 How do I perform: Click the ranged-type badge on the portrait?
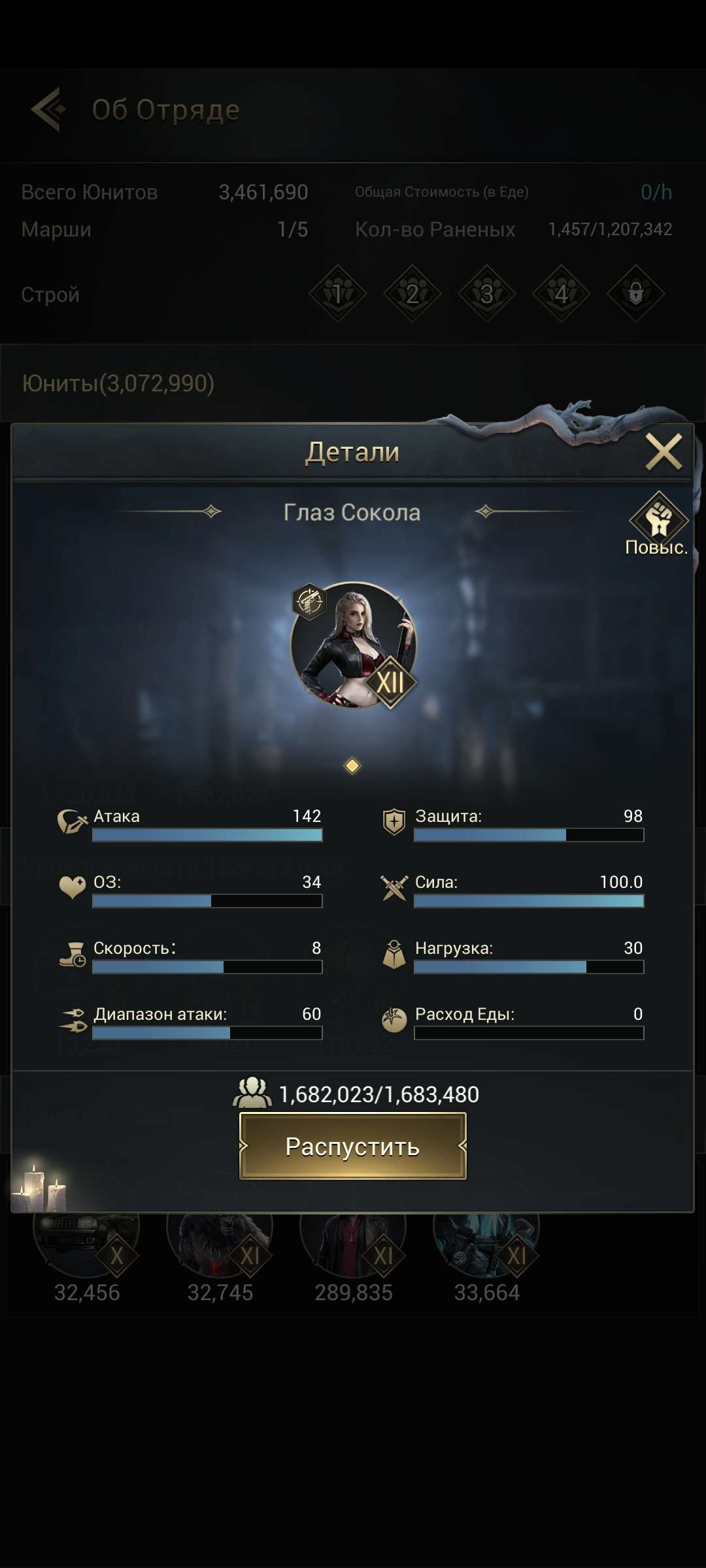tap(309, 601)
